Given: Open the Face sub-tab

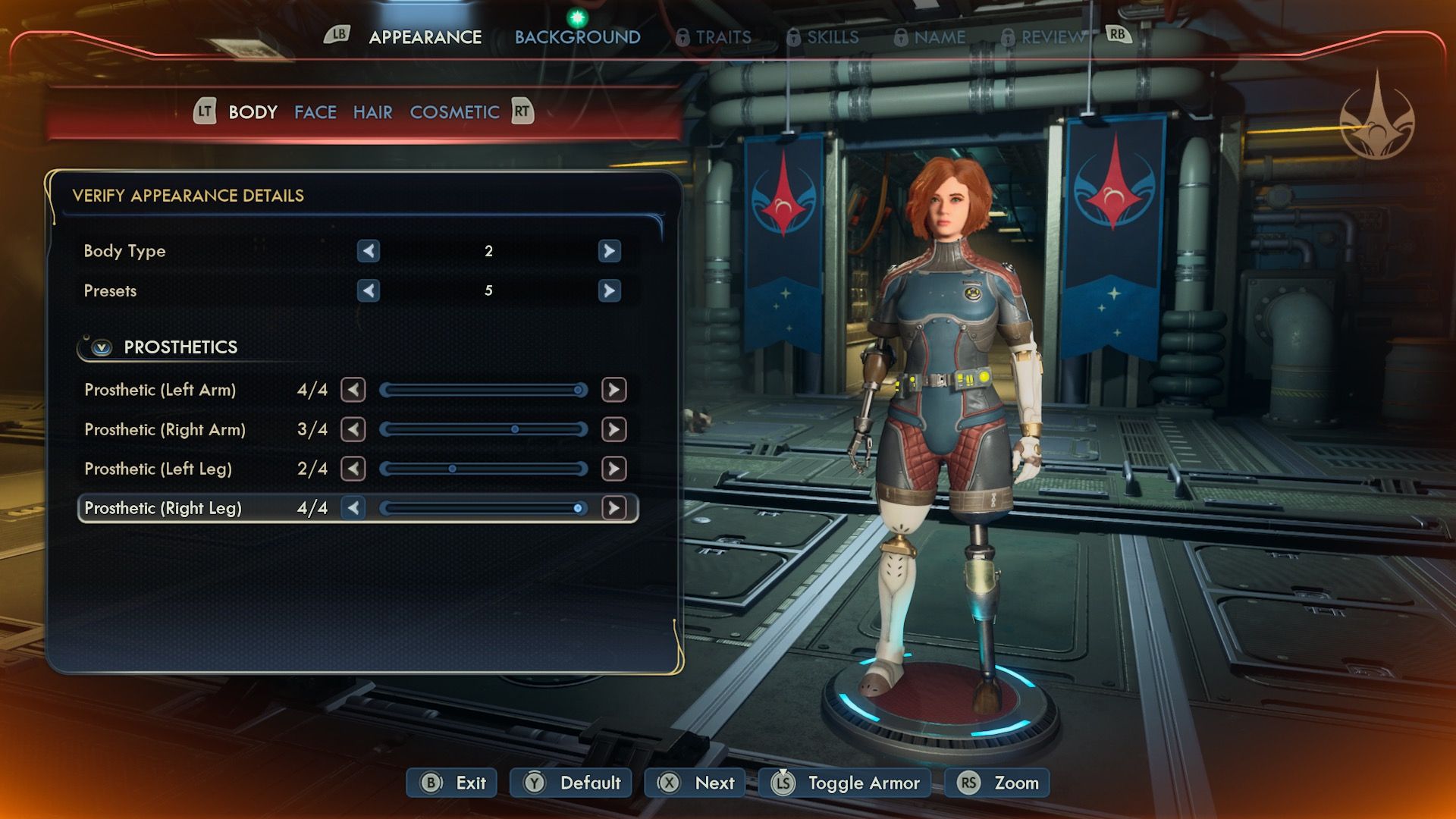Looking at the screenshot, I should point(315,112).
